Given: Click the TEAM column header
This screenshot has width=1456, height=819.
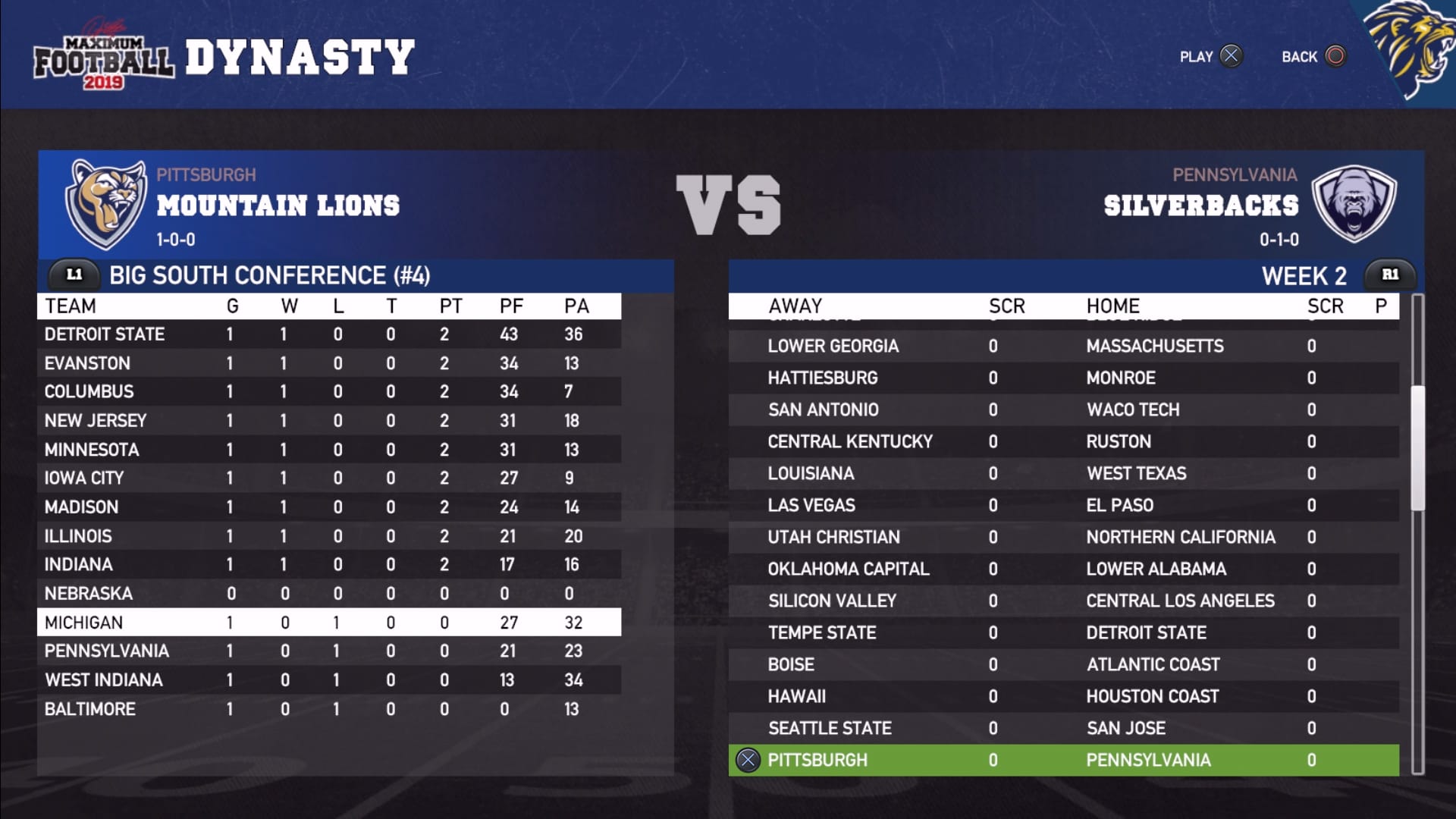Looking at the screenshot, I should click(x=70, y=306).
